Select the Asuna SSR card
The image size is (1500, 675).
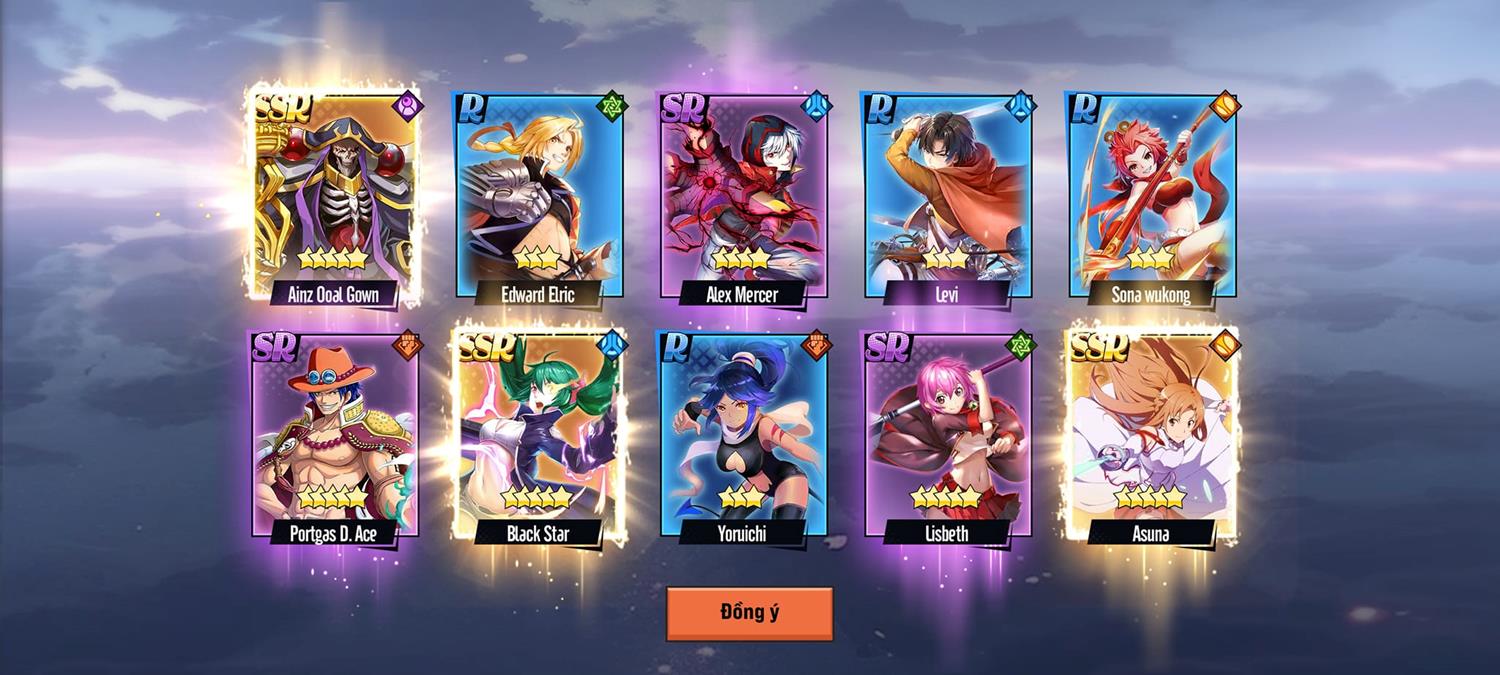tap(1152, 435)
